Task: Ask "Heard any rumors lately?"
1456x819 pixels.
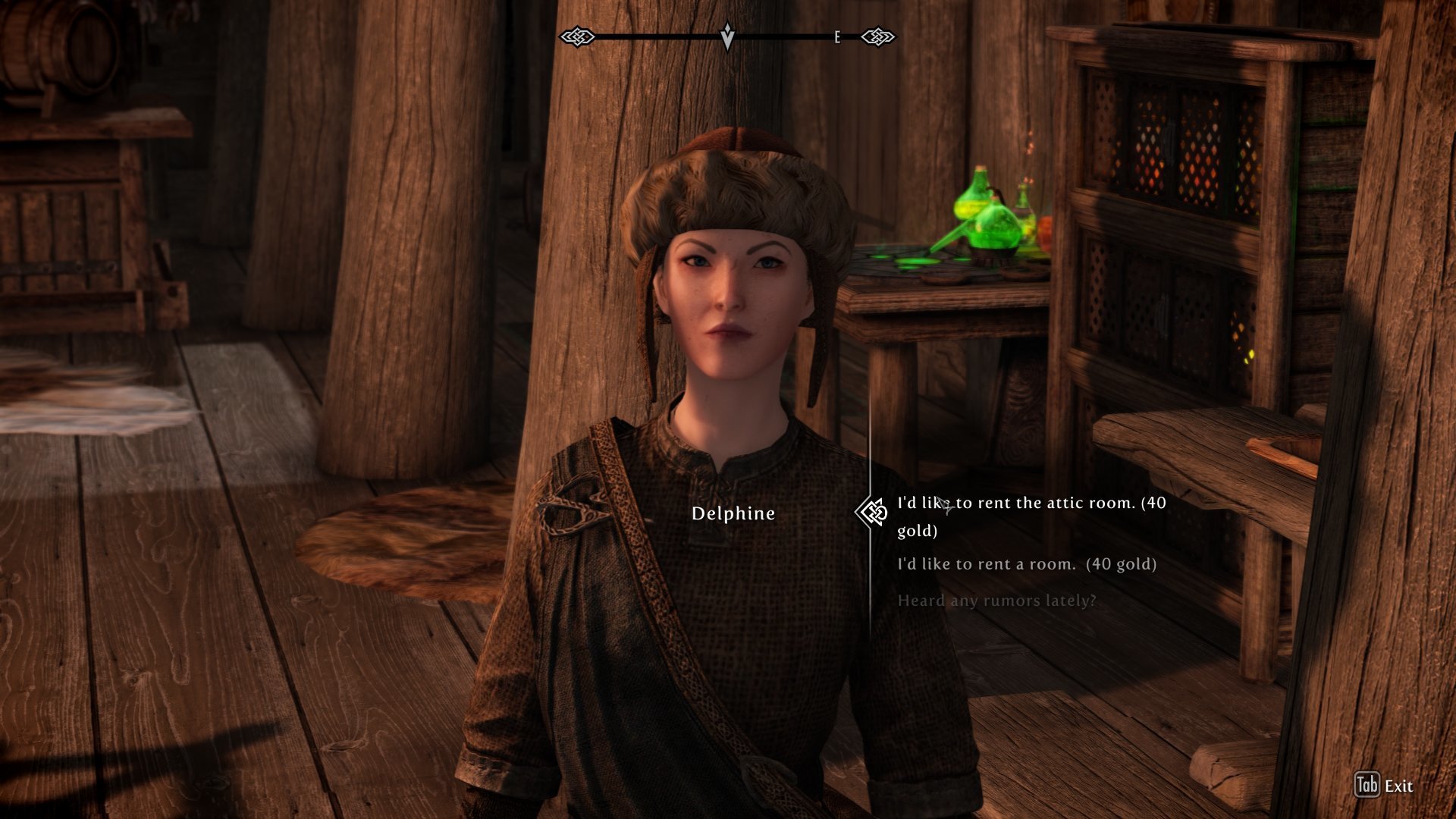Action: (996, 601)
